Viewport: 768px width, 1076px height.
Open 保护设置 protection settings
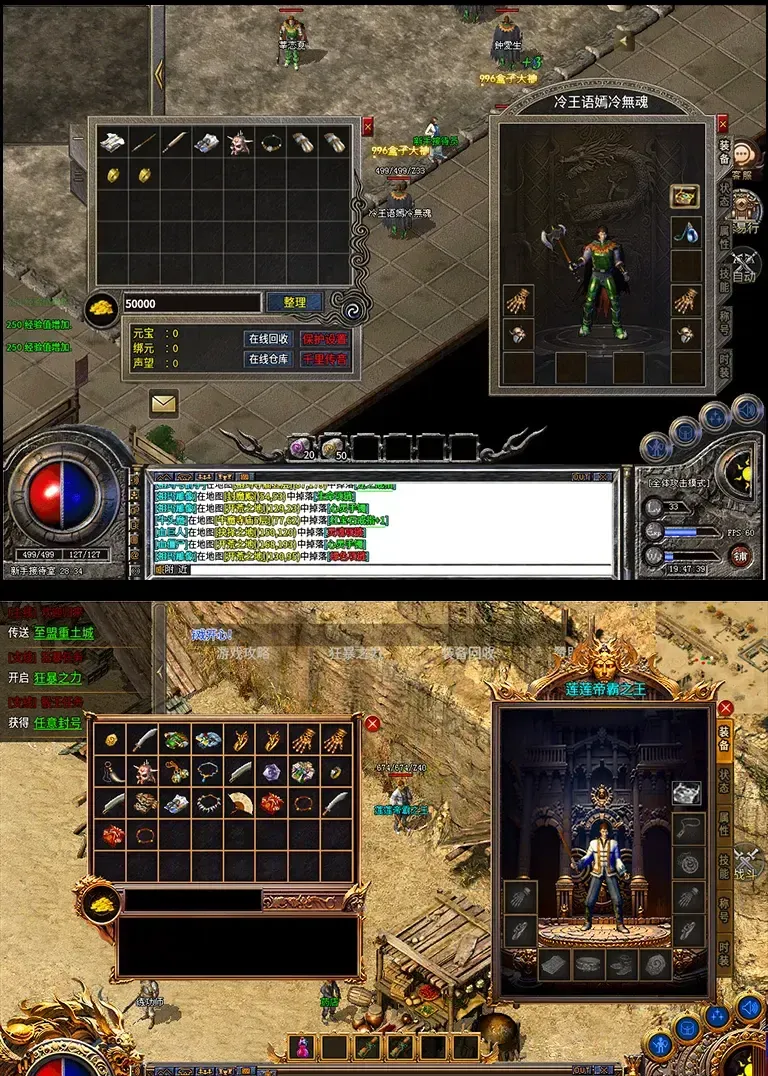pyautogui.click(x=326, y=339)
